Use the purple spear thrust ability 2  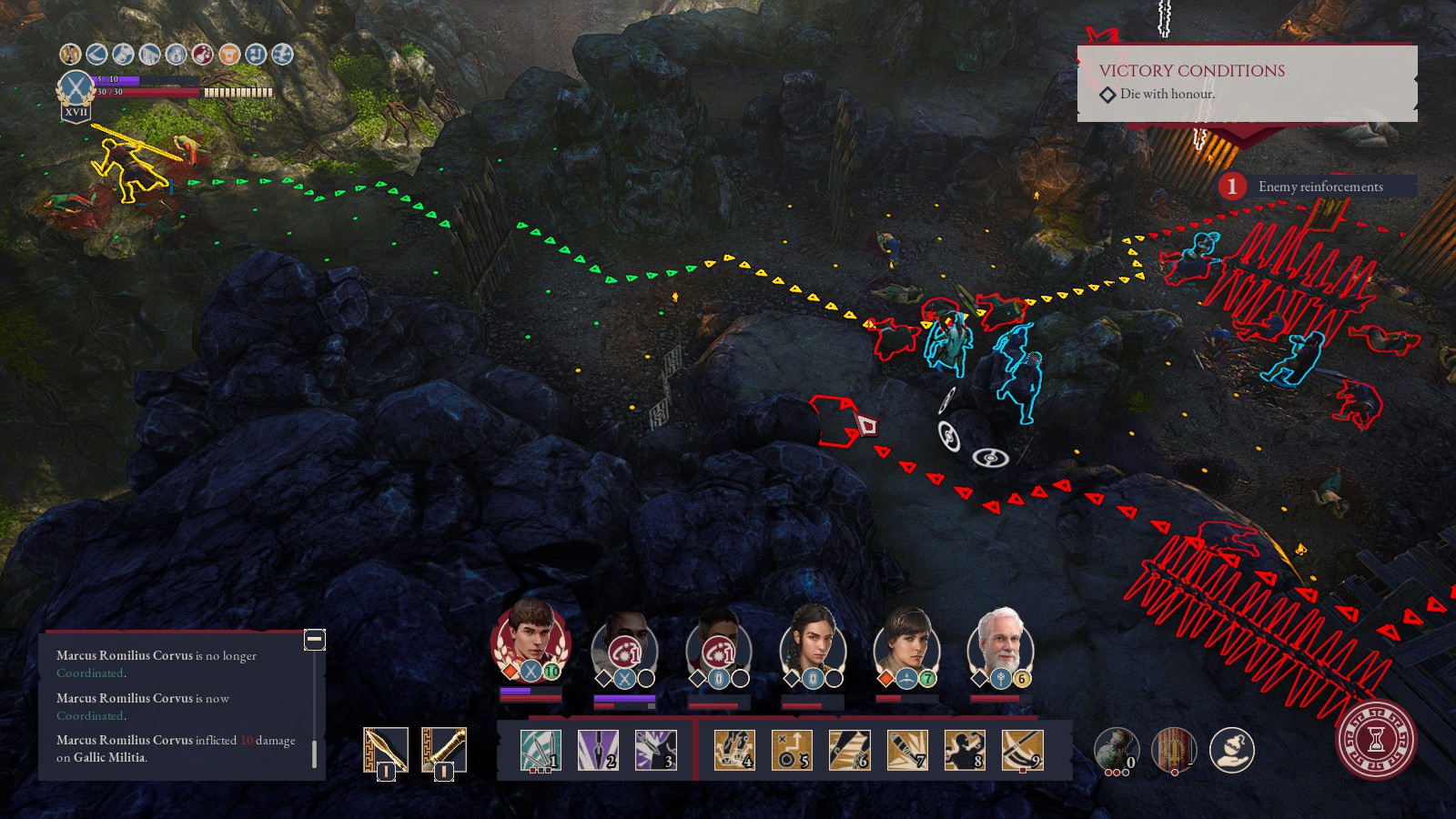(x=598, y=750)
